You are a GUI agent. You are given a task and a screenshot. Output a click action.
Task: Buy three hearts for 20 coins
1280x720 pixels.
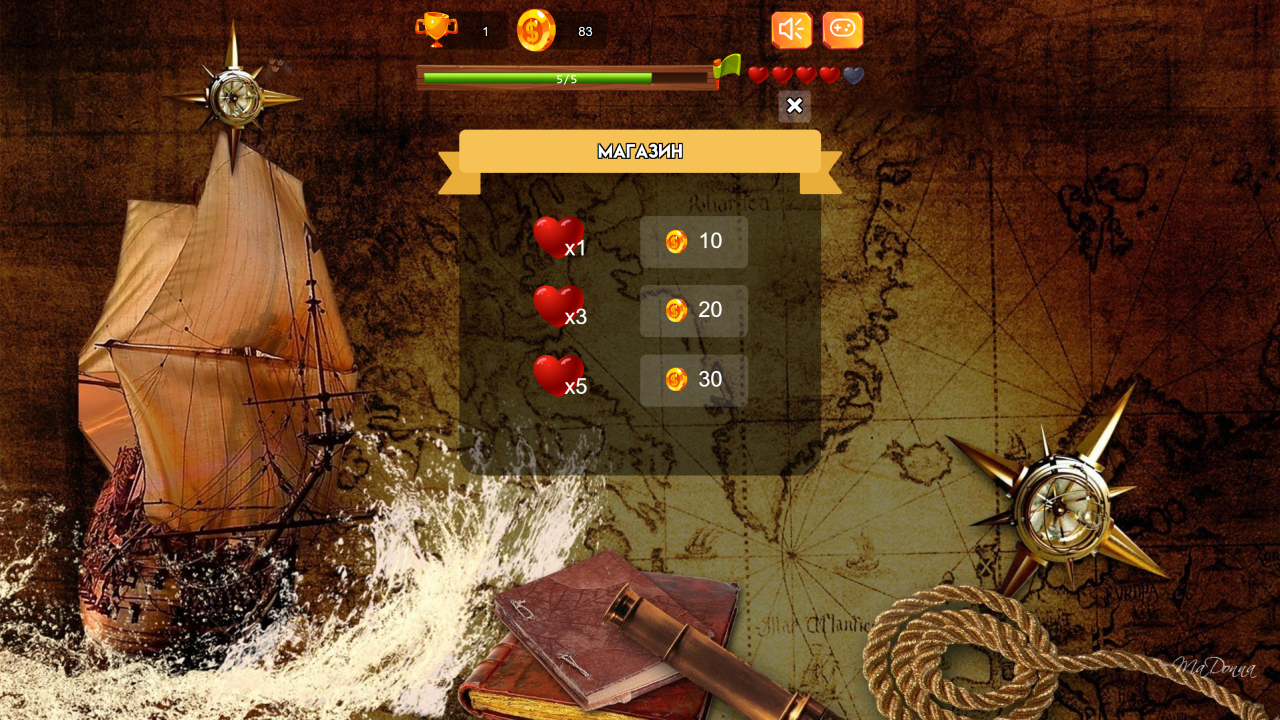pyautogui.click(x=693, y=310)
